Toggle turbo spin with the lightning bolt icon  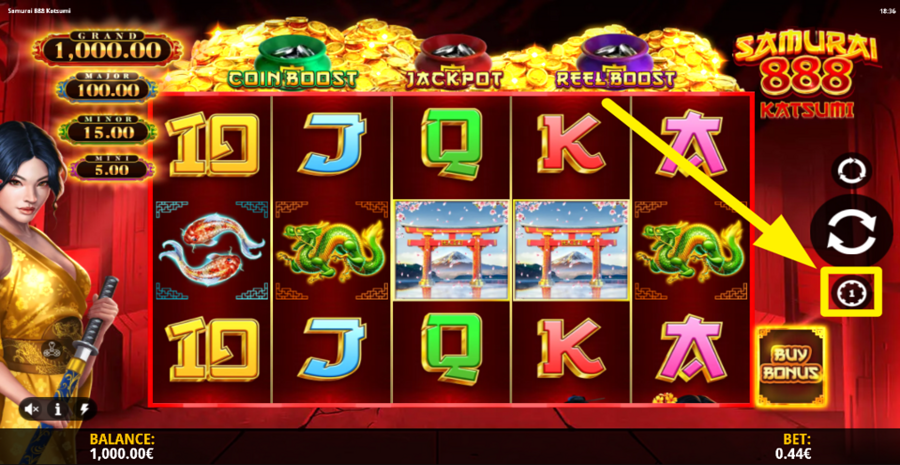point(84,409)
